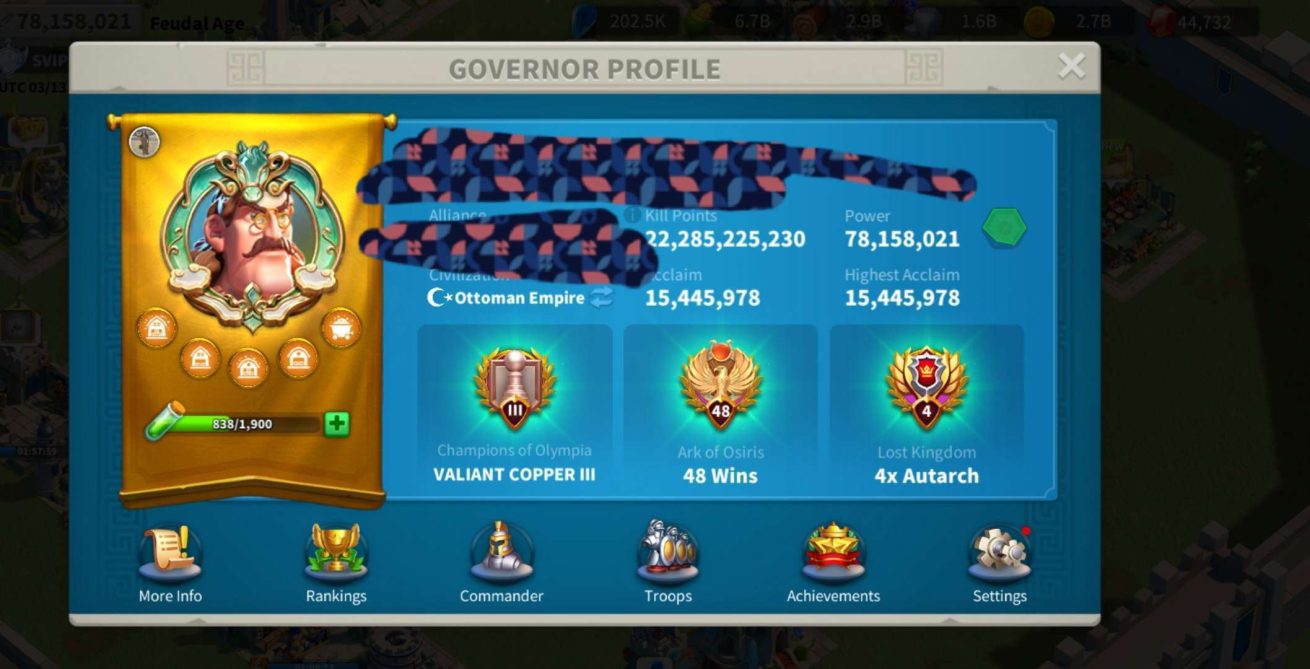Change civilization using the swap arrows
This screenshot has height=669, width=1310.
(601, 297)
